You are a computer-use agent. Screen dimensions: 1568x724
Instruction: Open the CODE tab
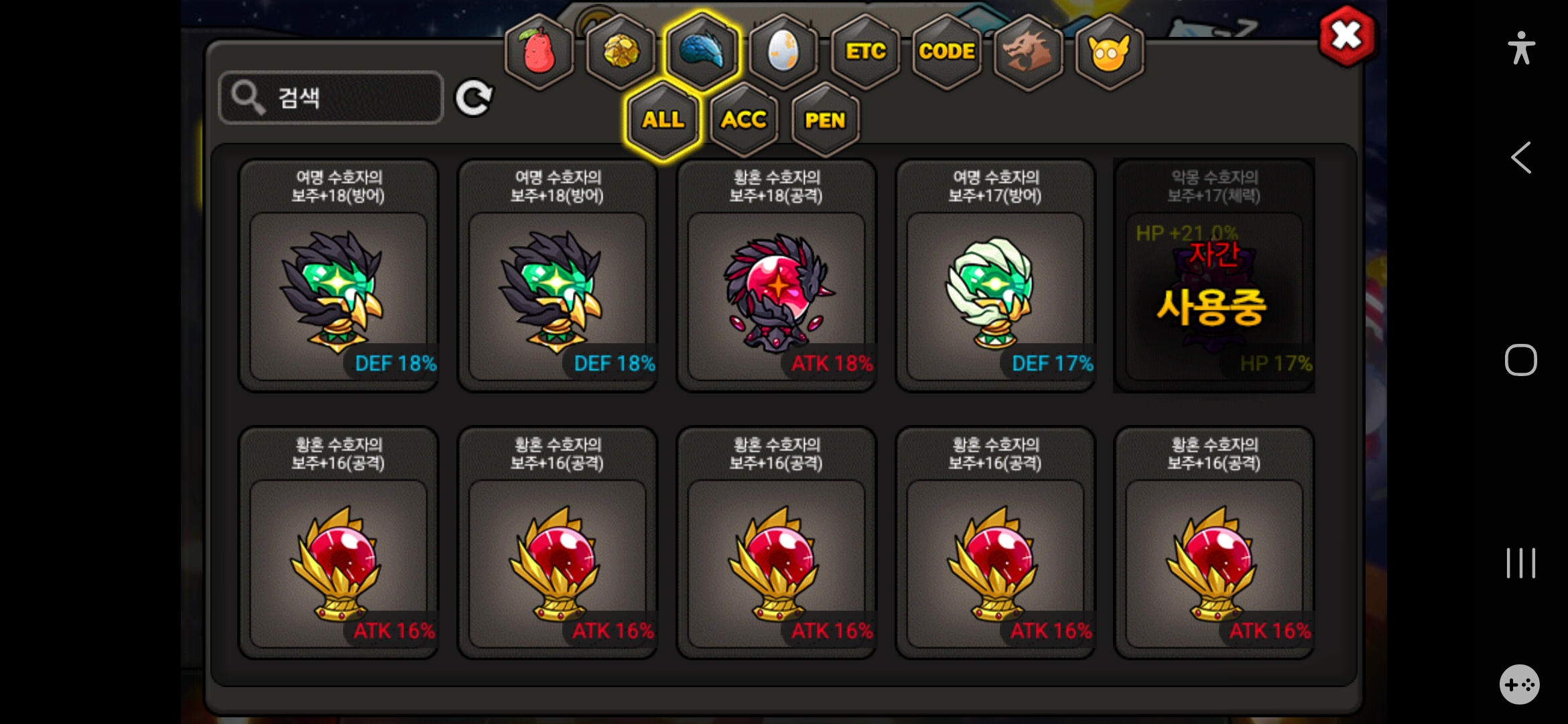pos(946,52)
